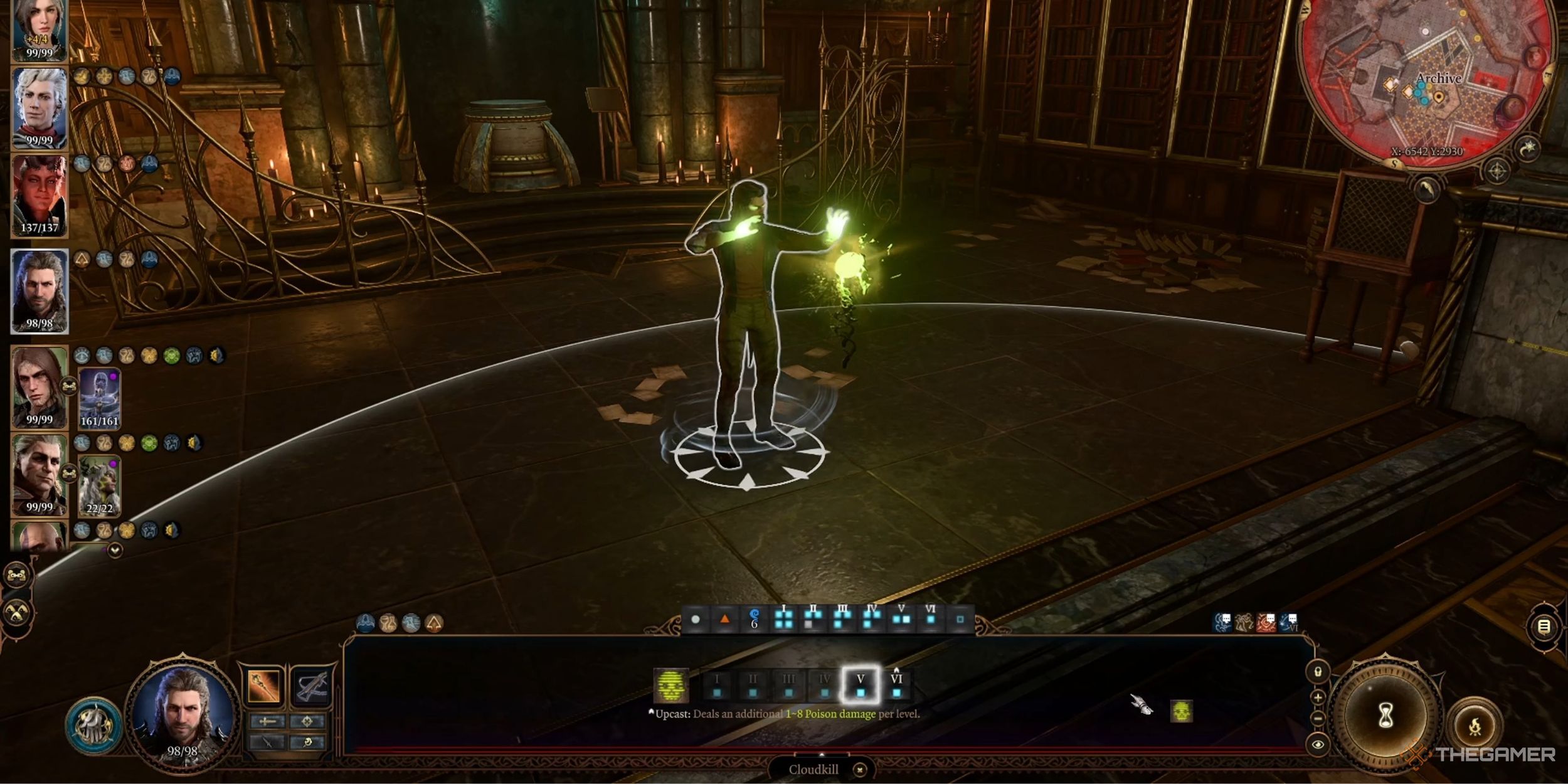Click the eye icon beside the hotbar
The height and width of the screenshot is (784, 1568).
point(1318,744)
